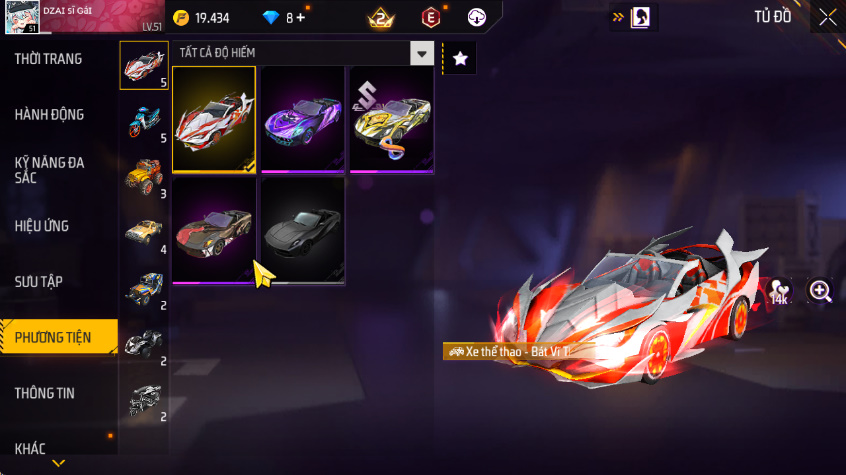This screenshot has width=846, height=475.
Task: Toggle the star favorites filter
Action: click(x=460, y=58)
